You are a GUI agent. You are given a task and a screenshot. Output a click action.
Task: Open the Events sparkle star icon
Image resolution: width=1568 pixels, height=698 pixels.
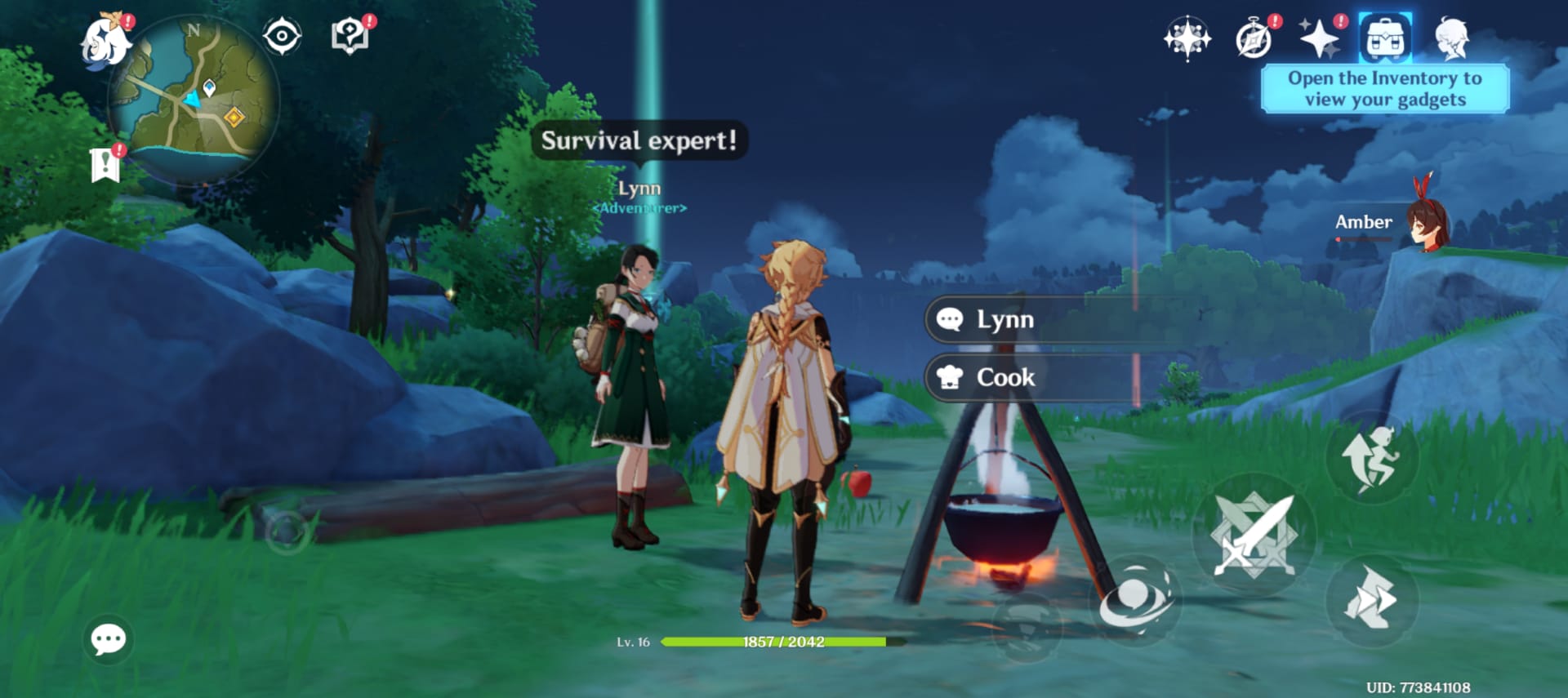point(1320,38)
